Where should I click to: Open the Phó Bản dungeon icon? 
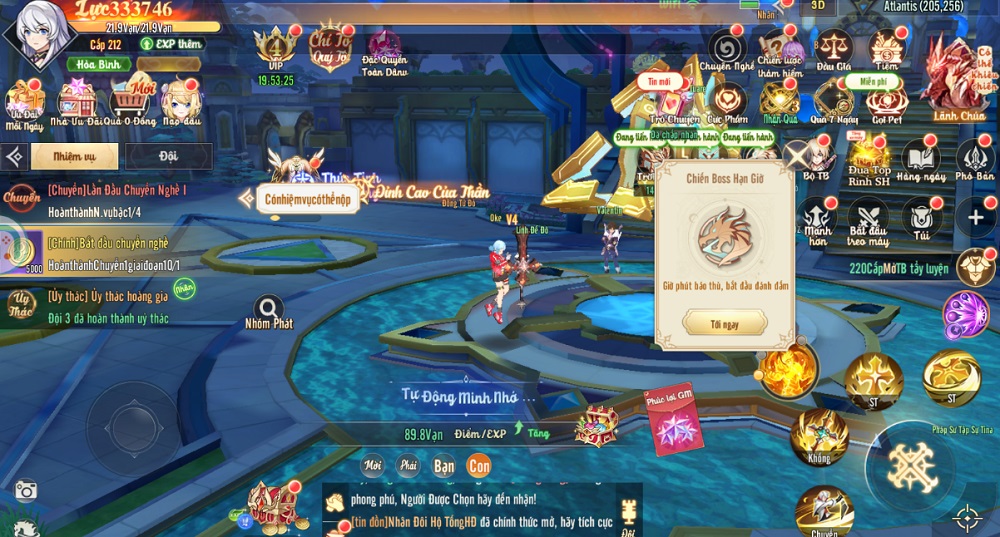click(x=975, y=160)
